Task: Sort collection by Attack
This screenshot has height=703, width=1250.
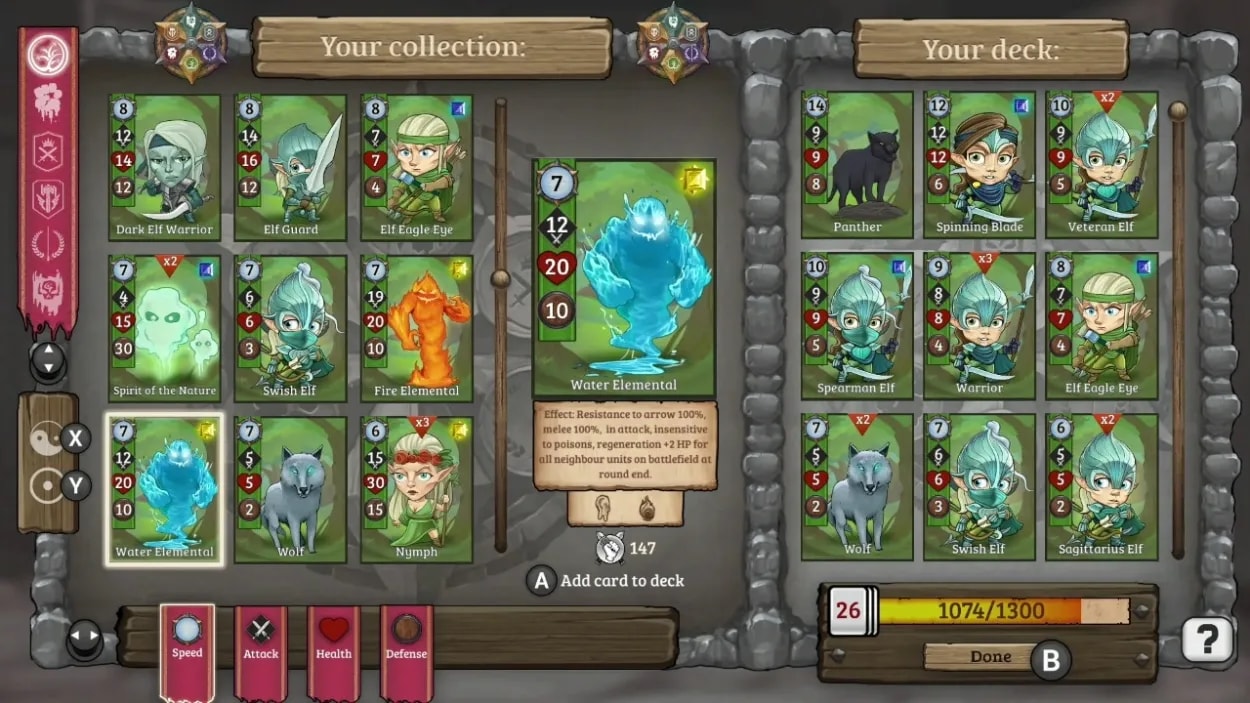Action: point(261,639)
